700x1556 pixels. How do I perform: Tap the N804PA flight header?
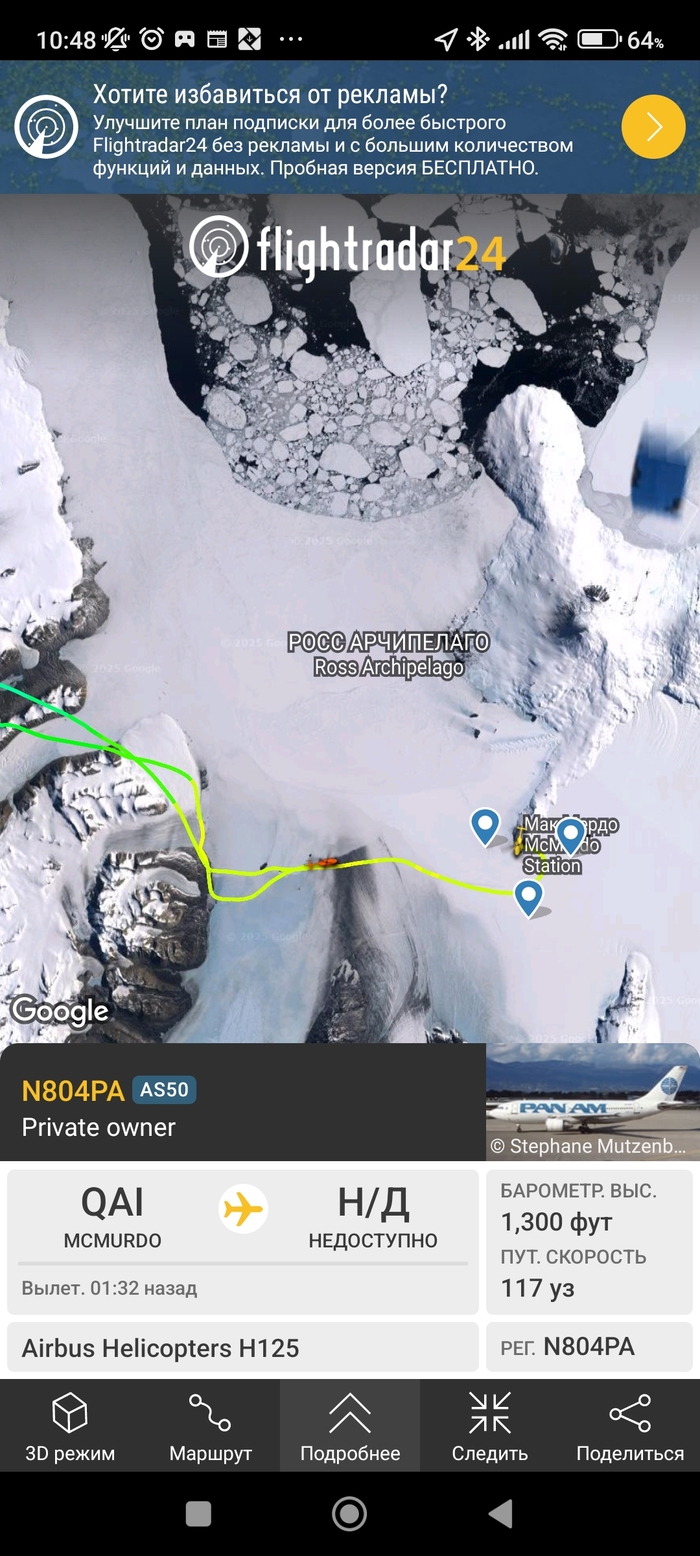pyautogui.click(x=73, y=1090)
